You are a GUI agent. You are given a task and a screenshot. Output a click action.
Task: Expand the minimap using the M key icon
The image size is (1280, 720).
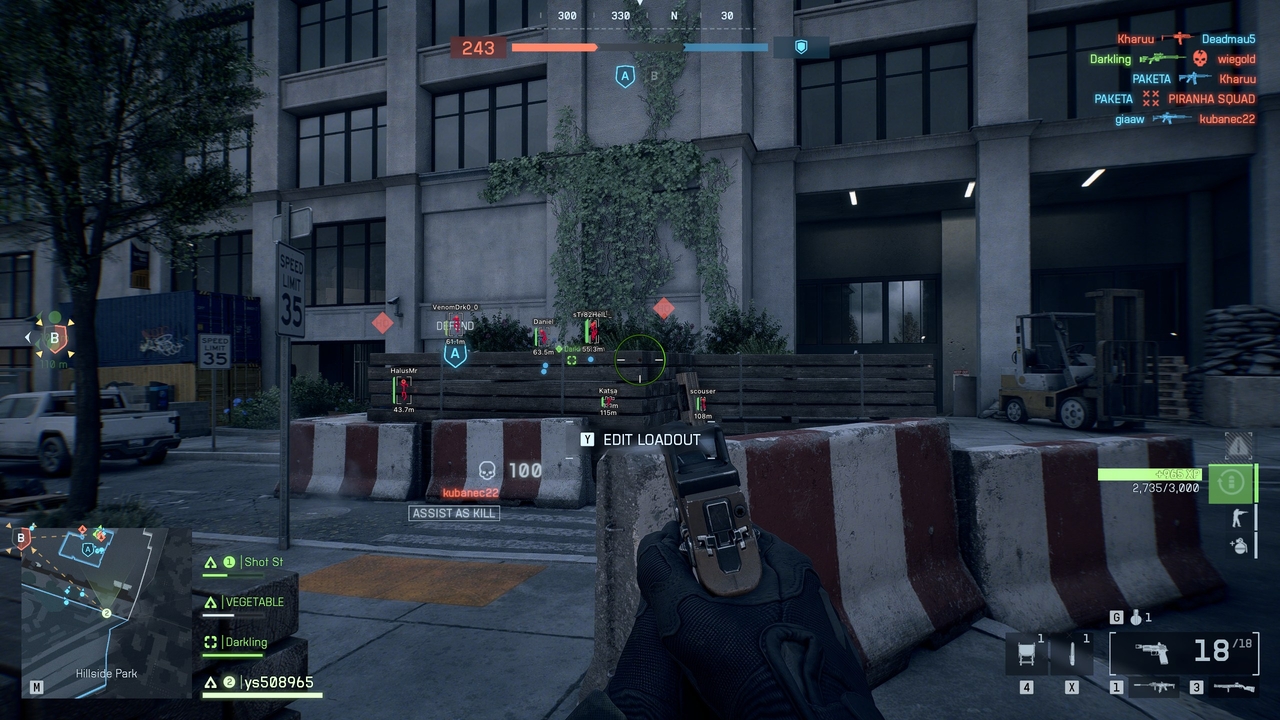[x=36, y=688]
